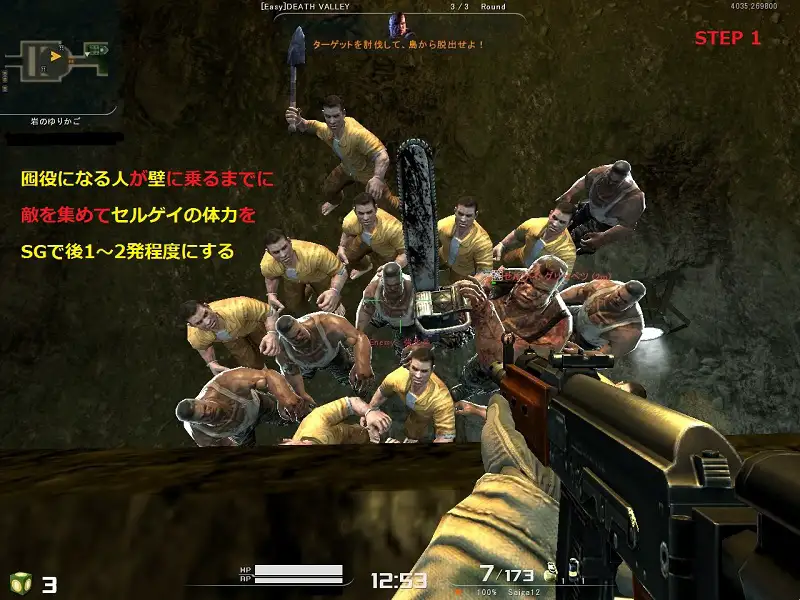Viewport: 800px width, 600px height.
Task: Click the minimap showing the cave layout
Action: [57, 57]
